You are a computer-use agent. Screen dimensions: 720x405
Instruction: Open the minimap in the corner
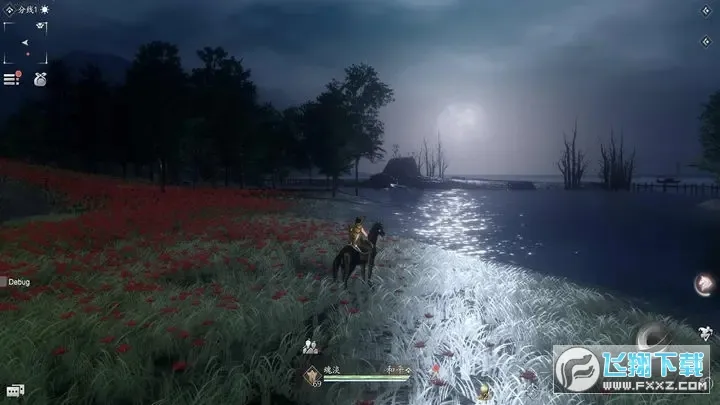point(25,42)
